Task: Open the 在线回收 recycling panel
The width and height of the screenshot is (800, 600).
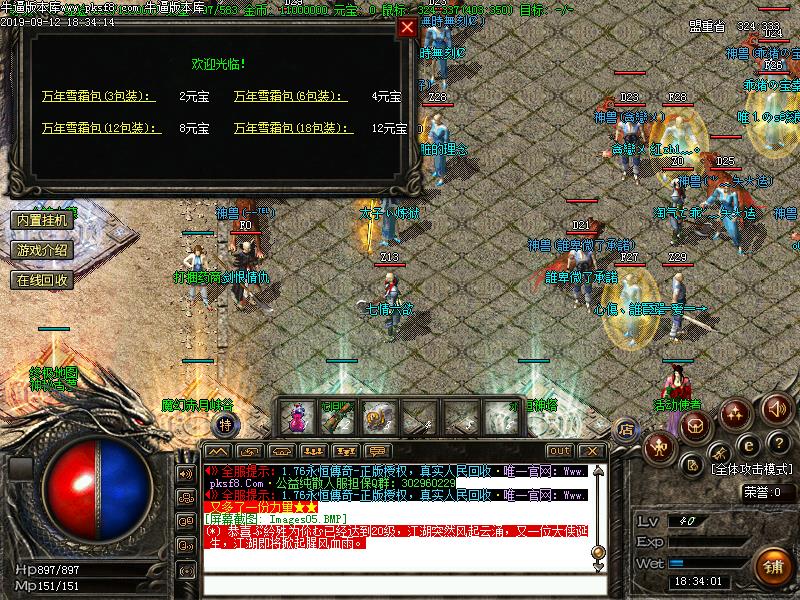Action: point(42,280)
